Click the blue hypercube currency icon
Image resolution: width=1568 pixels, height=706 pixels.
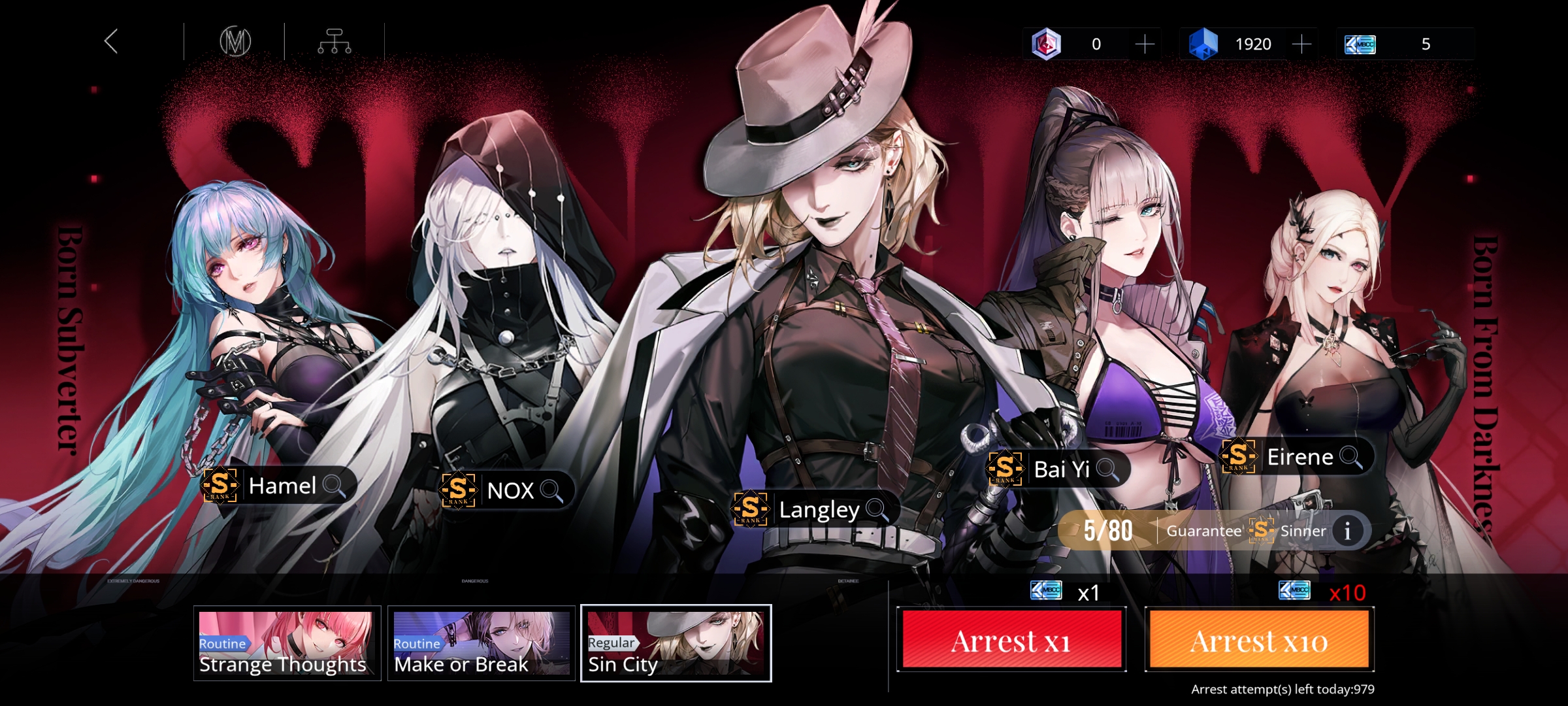tap(1204, 44)
